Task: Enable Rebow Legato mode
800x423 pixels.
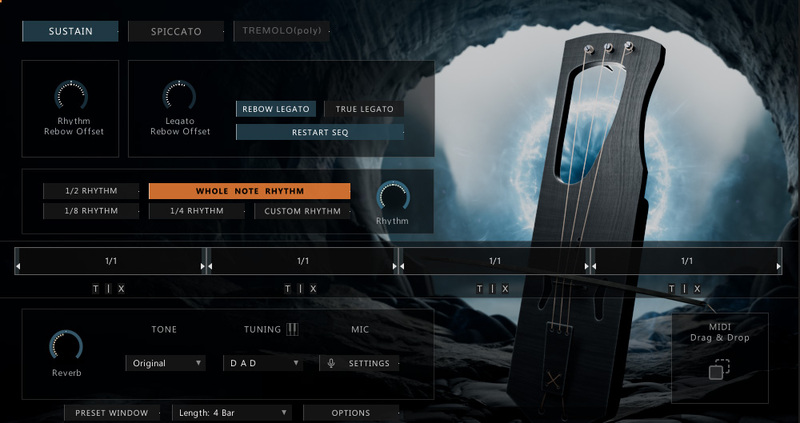Action: click(276, 109)
